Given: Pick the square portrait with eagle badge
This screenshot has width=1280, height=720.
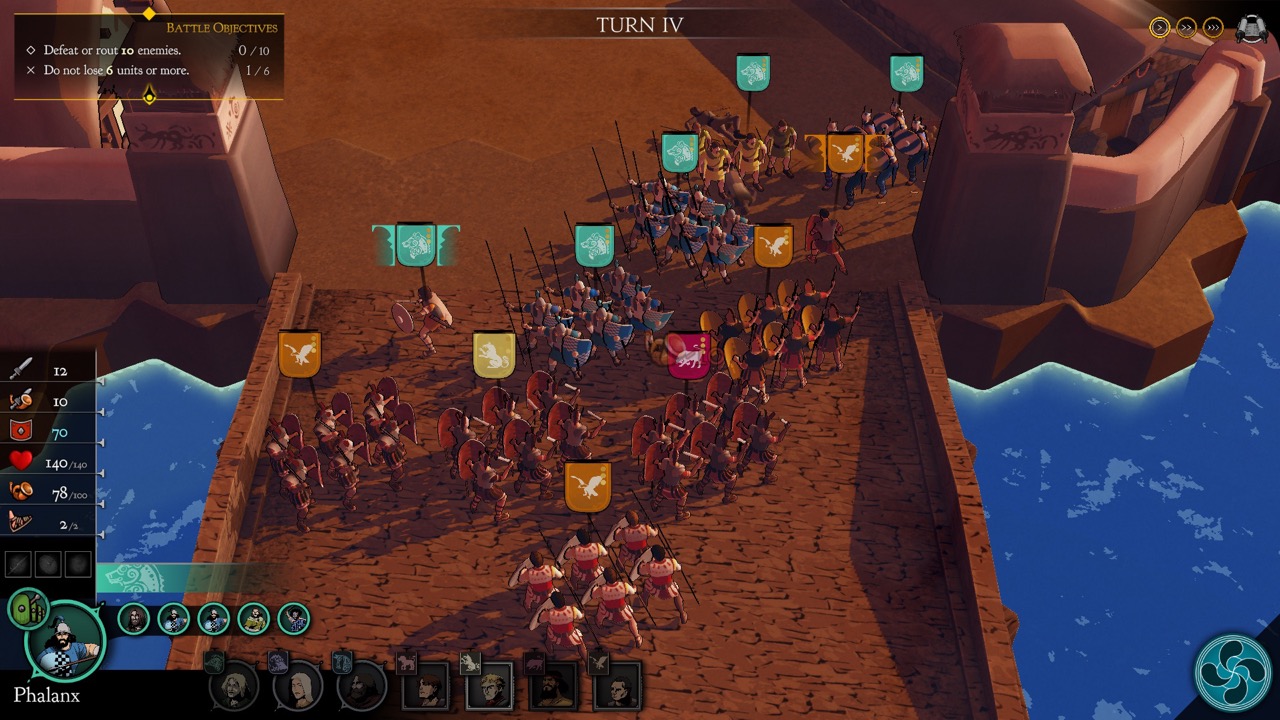Looking at the screenshot, I should point(617,686).
